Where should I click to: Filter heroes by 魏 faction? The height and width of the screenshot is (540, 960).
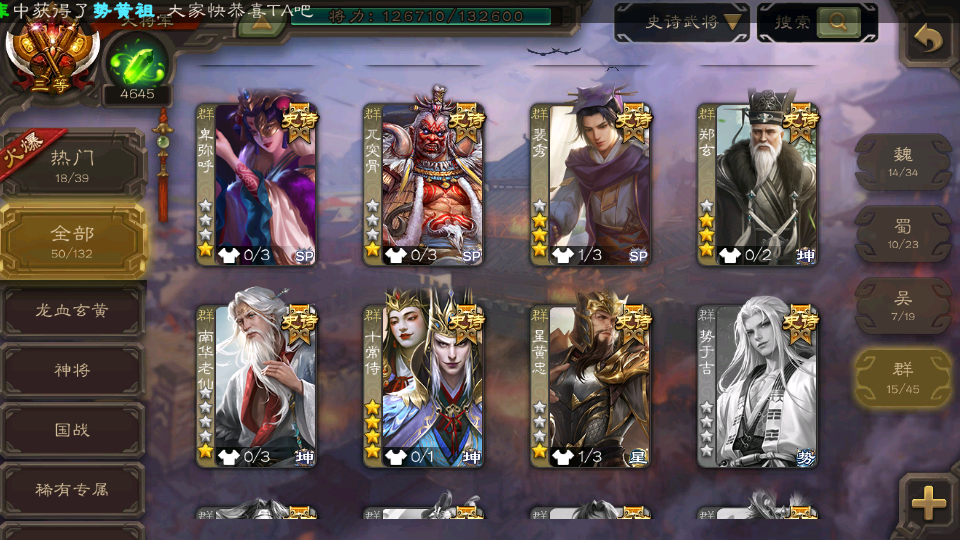[902, 161]
